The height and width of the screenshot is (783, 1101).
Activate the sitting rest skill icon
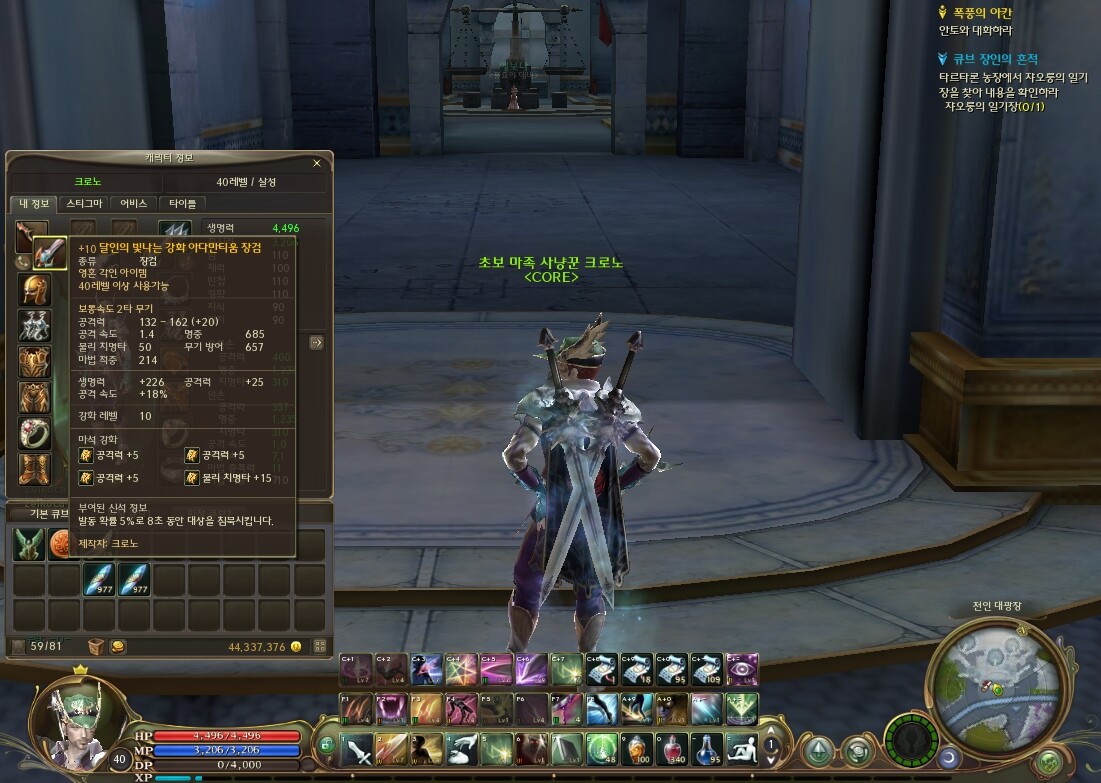click(x=742, y=748)
